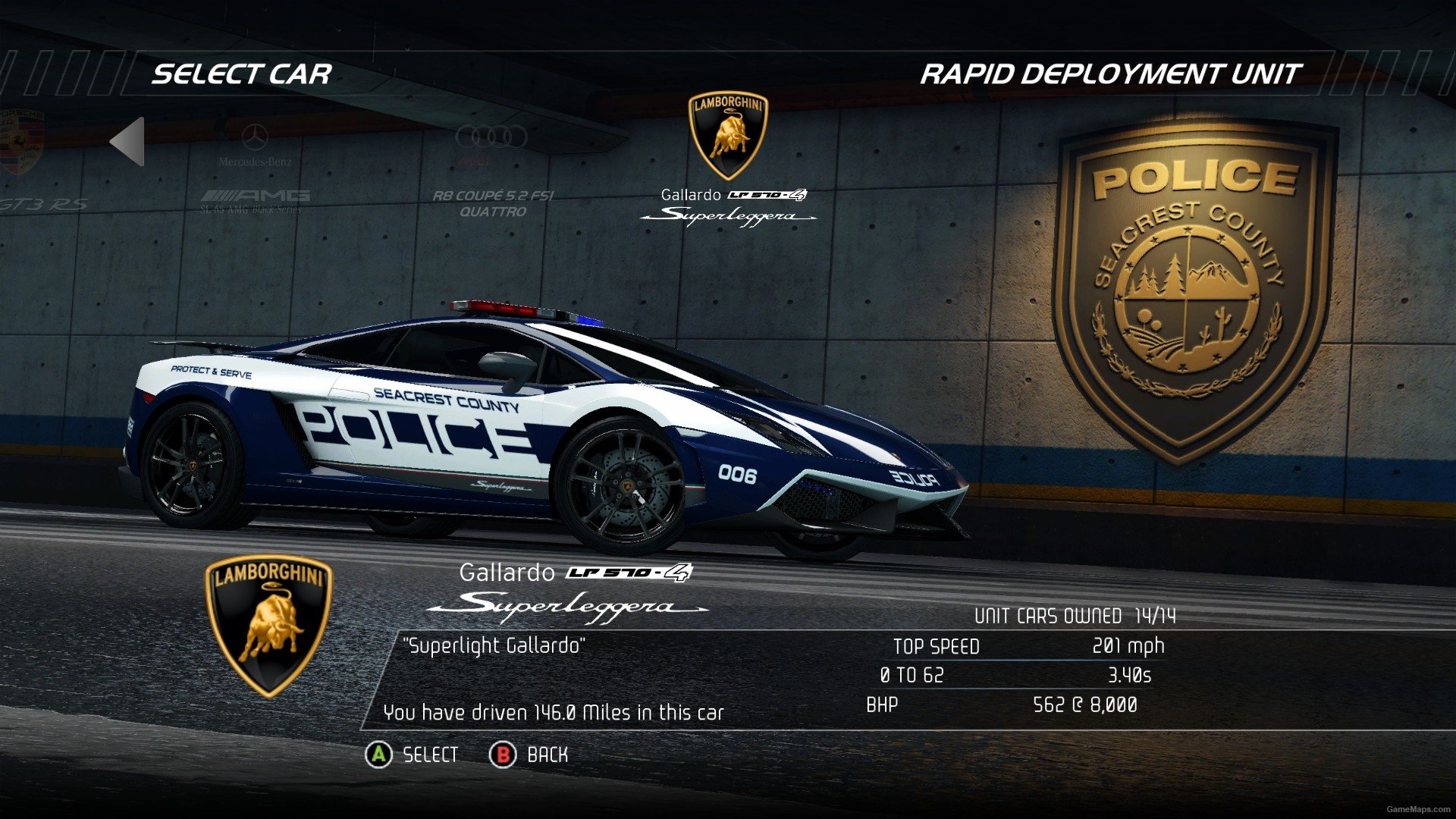Image resolution: width=1456 pixels, height=819 pixels.
Task: Click the police Gallardo car preview
Action: coord(546,425)
